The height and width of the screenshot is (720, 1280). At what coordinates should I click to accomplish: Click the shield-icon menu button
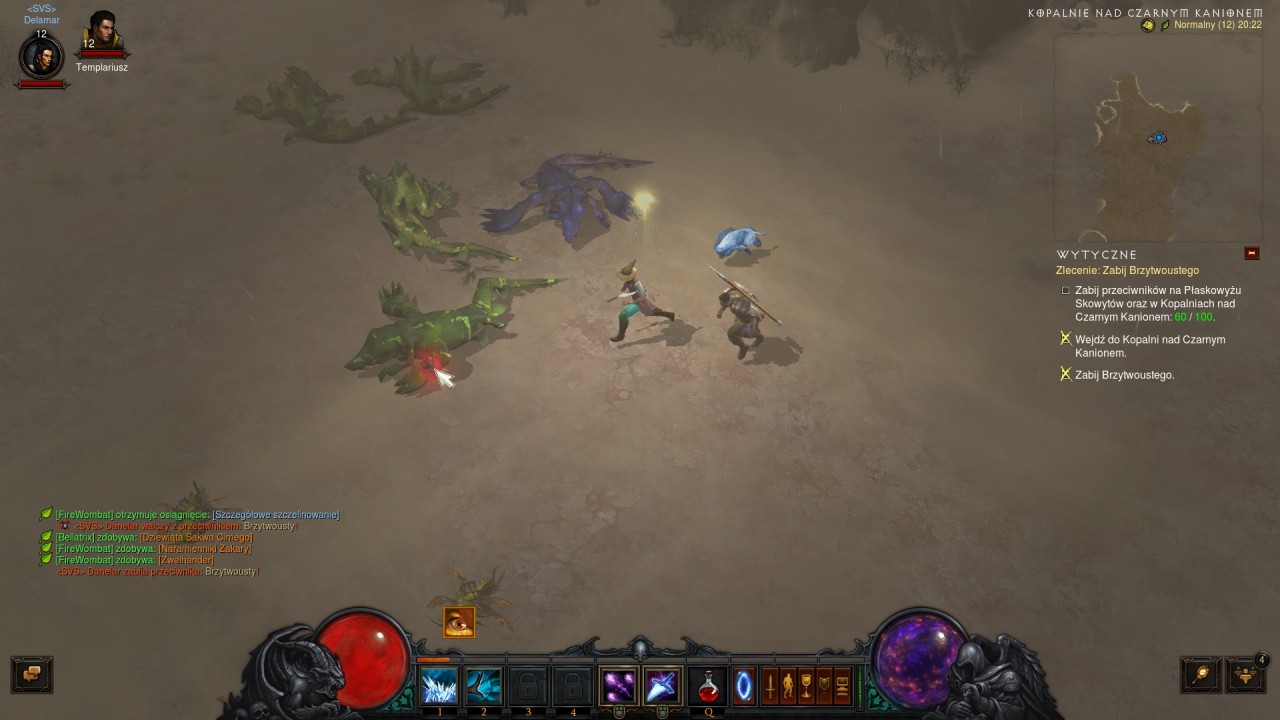(824, 686)
